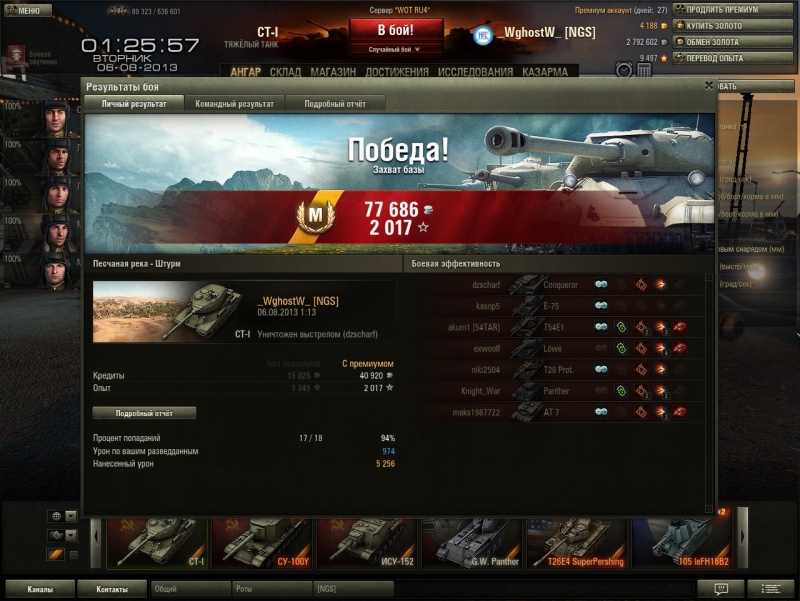
Task: Open the МЕНЮ button
Action: point(28,11)
